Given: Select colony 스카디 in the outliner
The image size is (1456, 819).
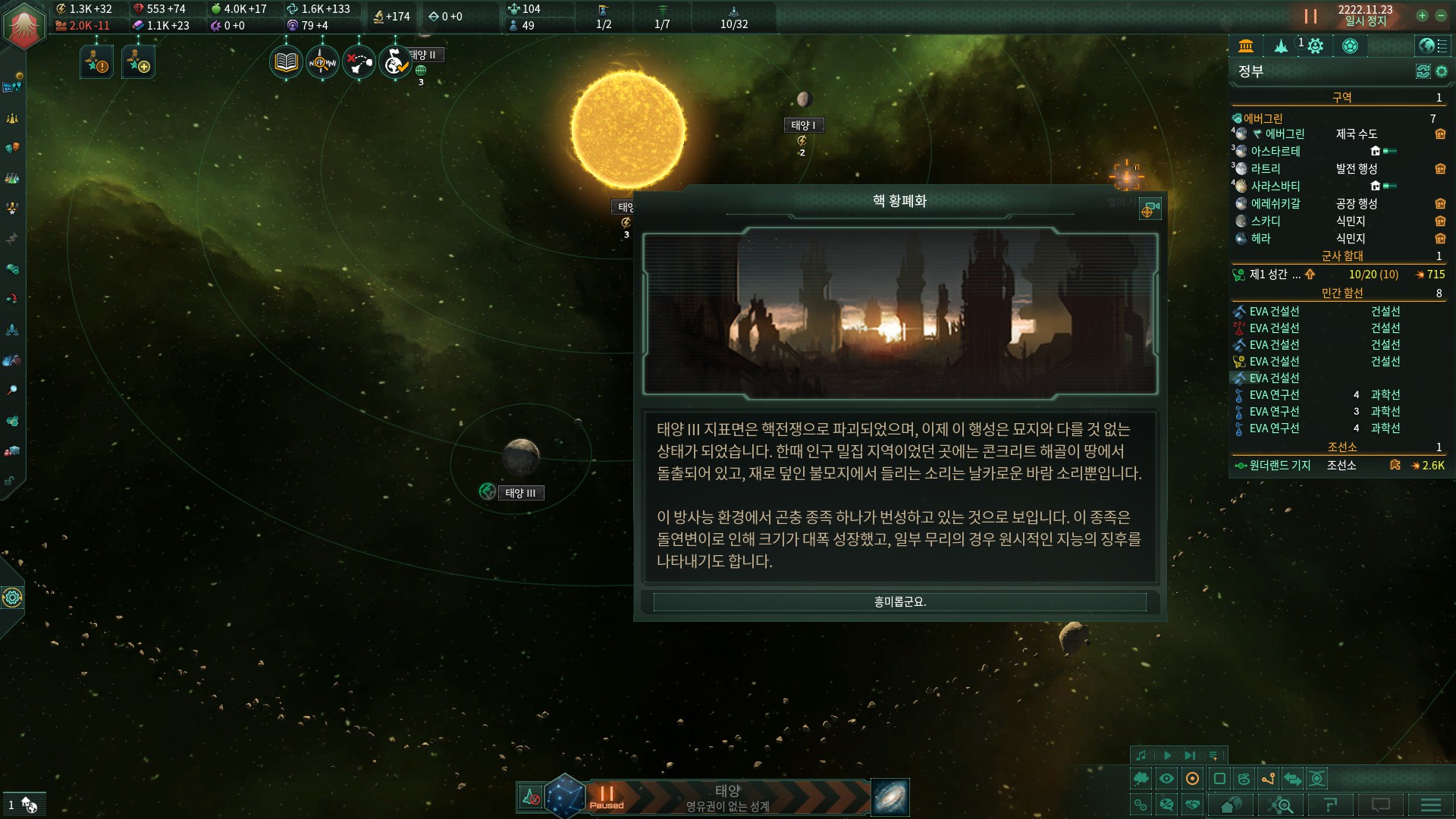Looking at the screenshot, I should tap(1265, 221).
